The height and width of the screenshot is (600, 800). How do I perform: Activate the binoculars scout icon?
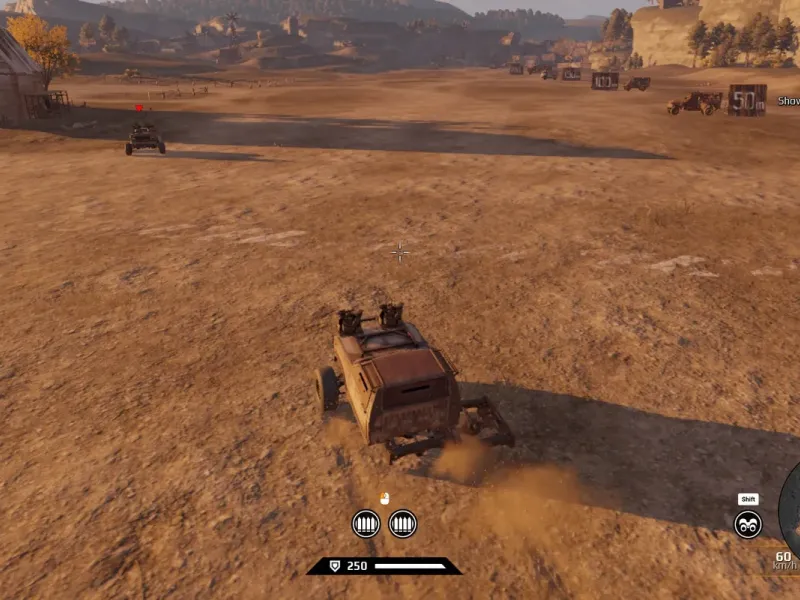(x=748, y=524)
